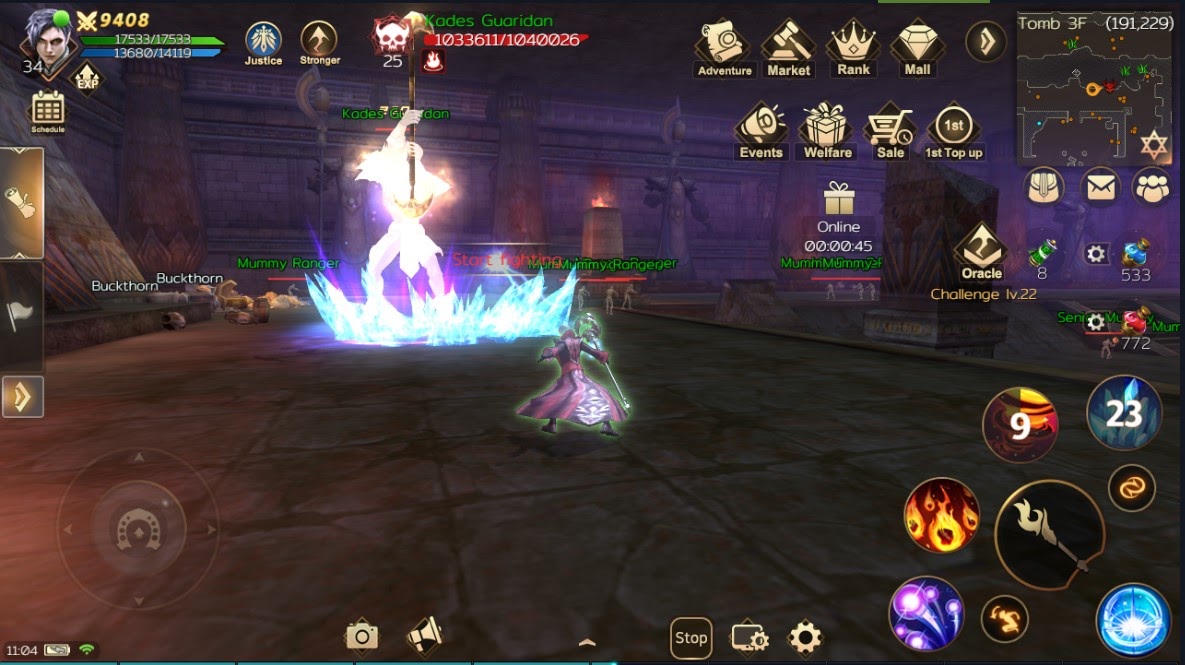The image size is (1185, 665).
Task: Open the Market auction house
Action: [x=788, y=46]
